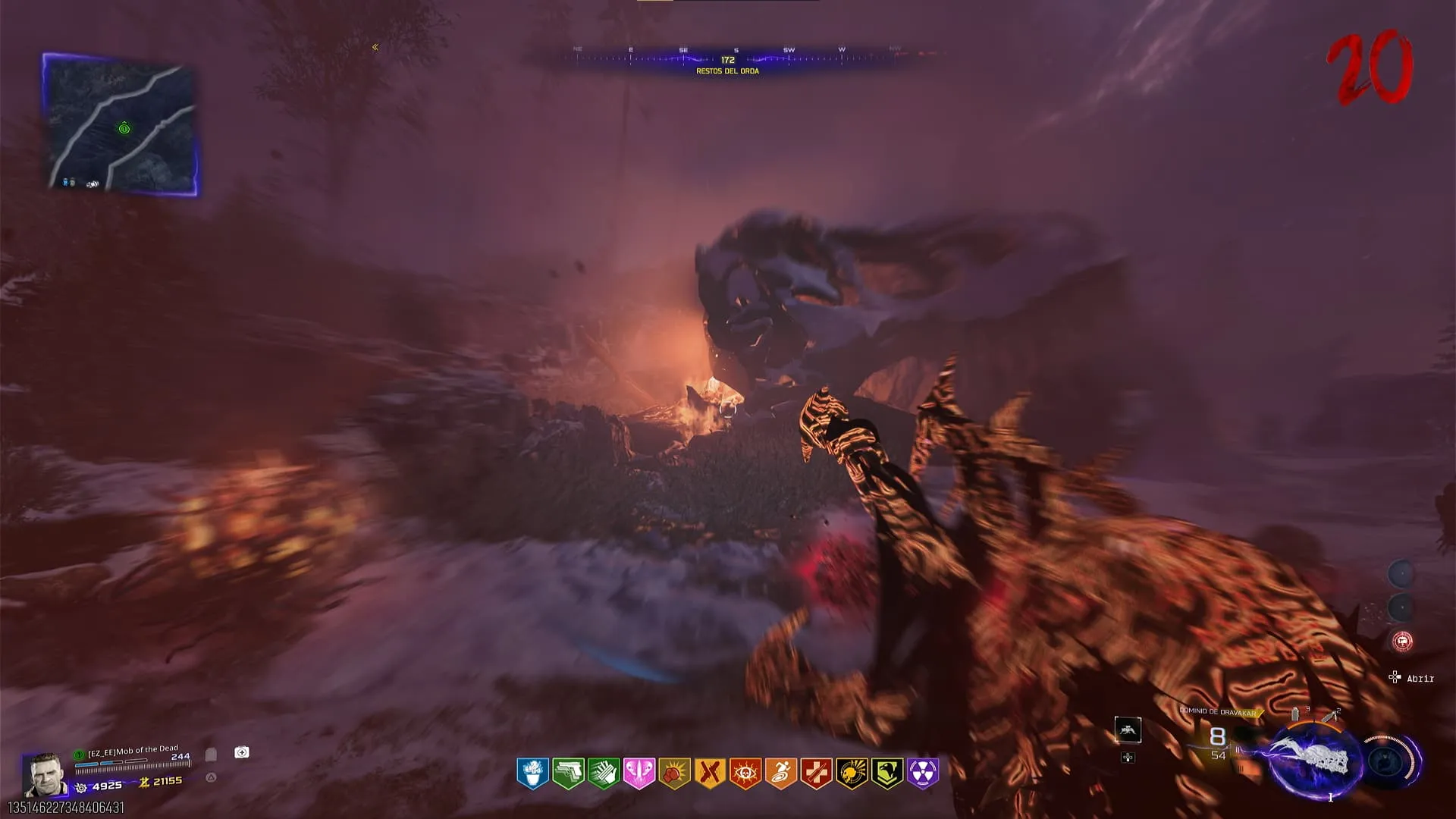Click the vulture head perk icon
Viewport: 1456px width, 819px height.
point(887,773)
